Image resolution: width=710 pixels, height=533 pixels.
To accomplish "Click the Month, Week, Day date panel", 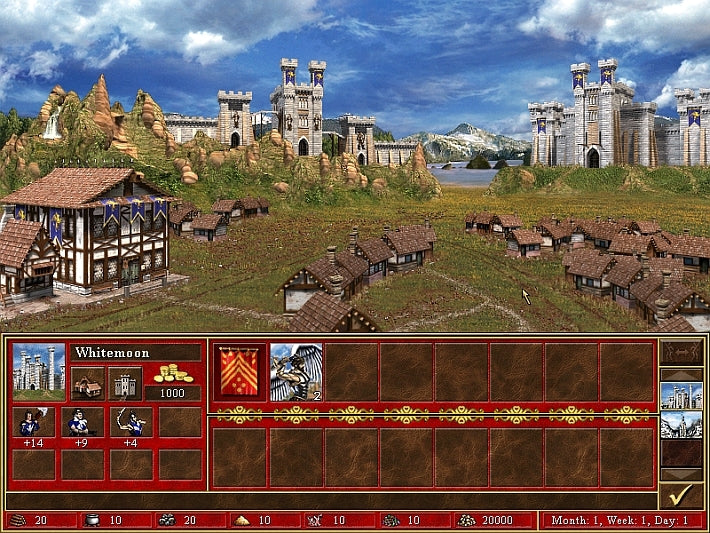I will click(x=622, y=520).
